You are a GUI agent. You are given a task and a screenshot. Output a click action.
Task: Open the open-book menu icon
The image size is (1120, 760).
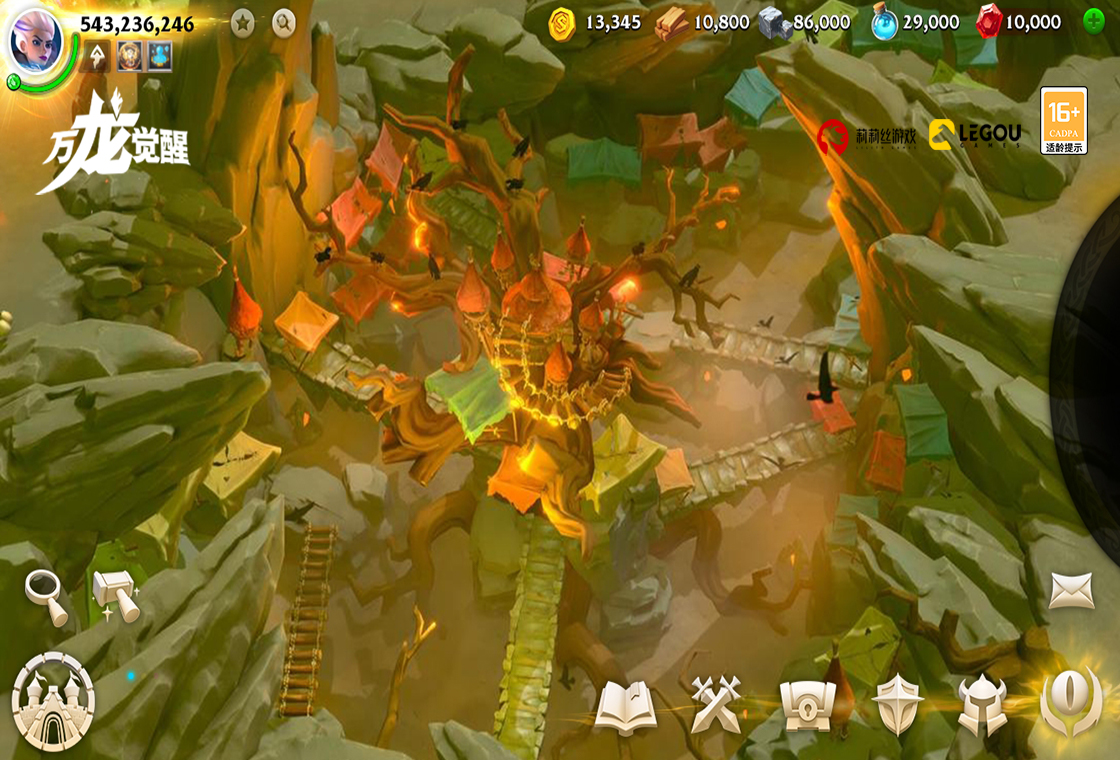626,707
